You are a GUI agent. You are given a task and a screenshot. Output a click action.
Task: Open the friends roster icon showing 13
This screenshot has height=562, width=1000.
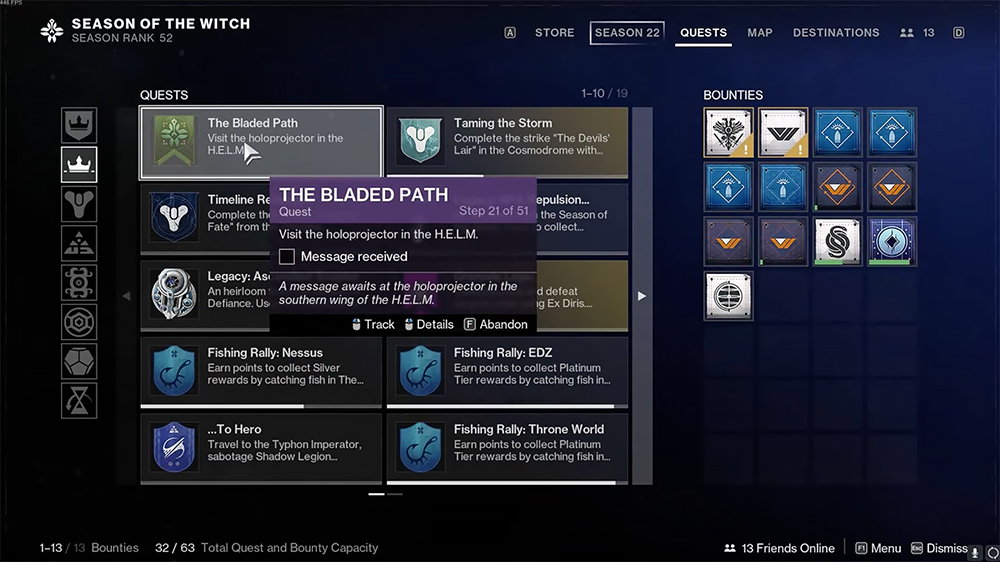(x=917, y=33)
